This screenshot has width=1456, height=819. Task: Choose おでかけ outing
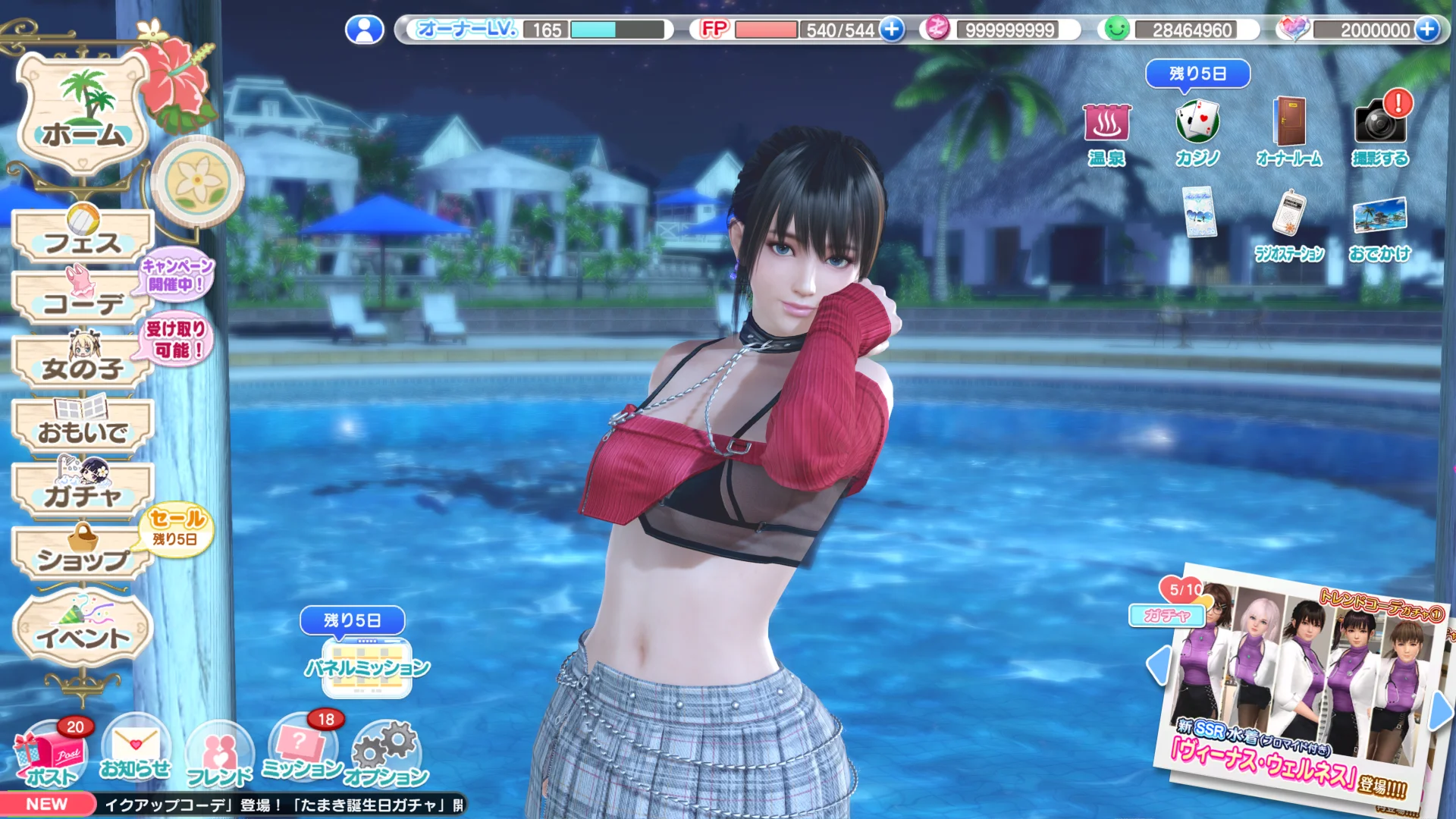click(1380, 227)
